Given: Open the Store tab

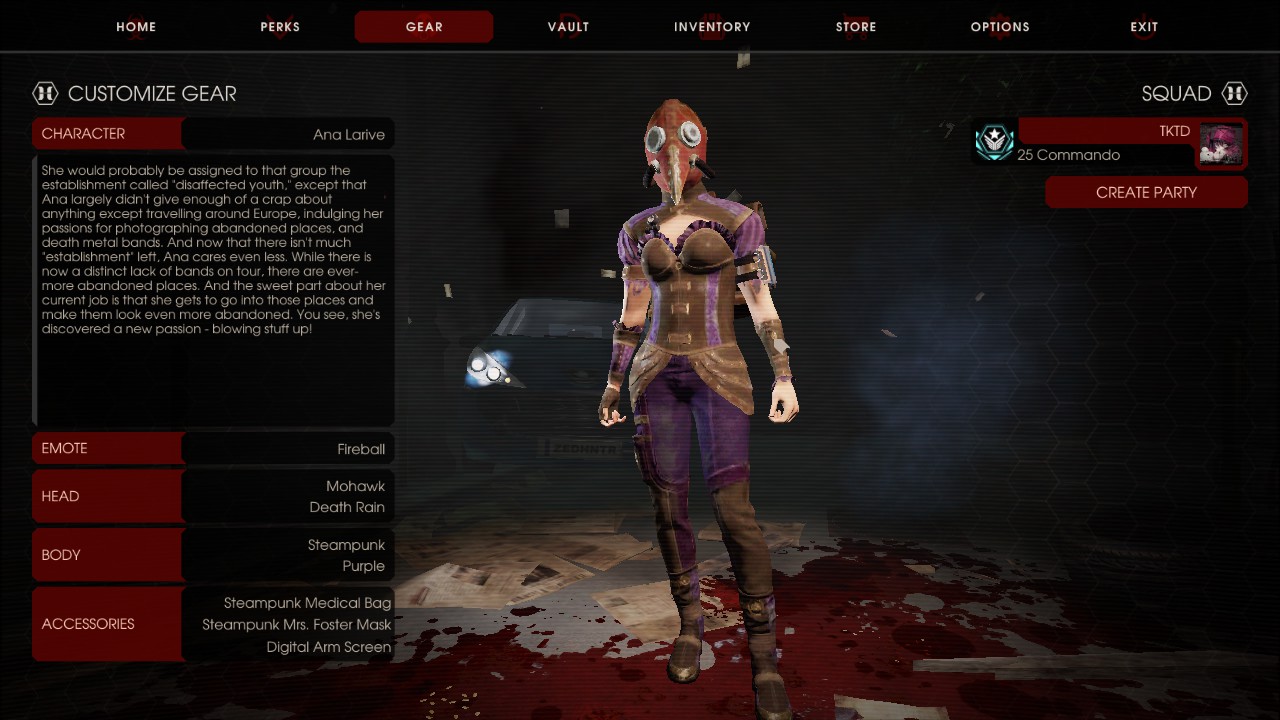Looking at the screenshot, I should coord(856,27).
